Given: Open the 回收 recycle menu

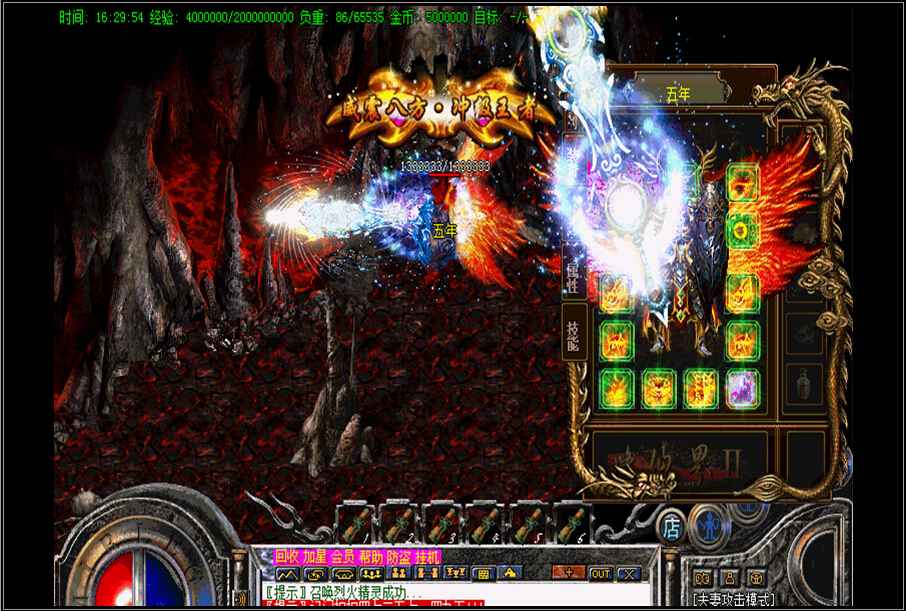Looking at the screenshot, I should tap(287, 556).
